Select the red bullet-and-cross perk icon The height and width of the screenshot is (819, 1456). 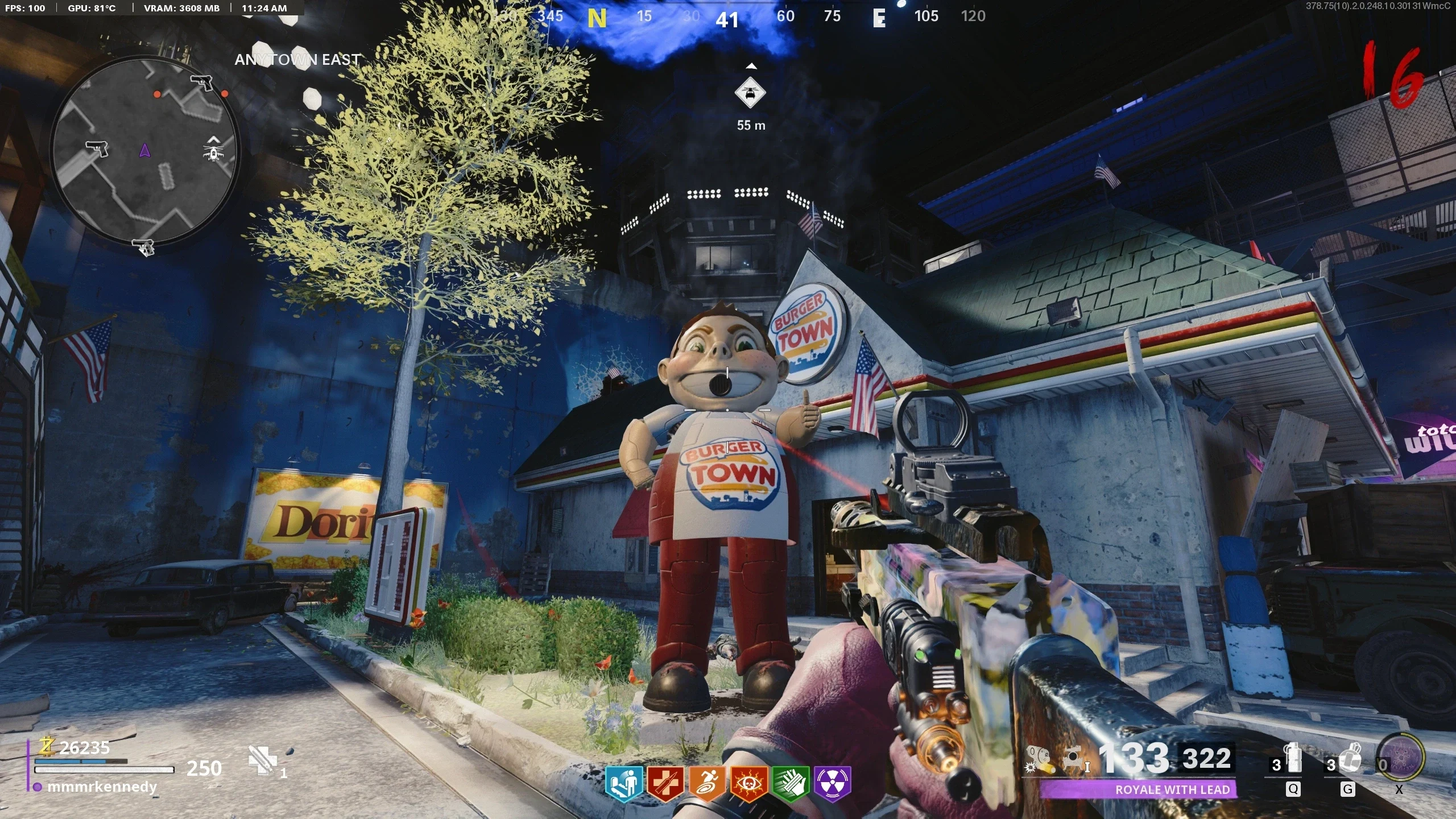coord(665,783)
